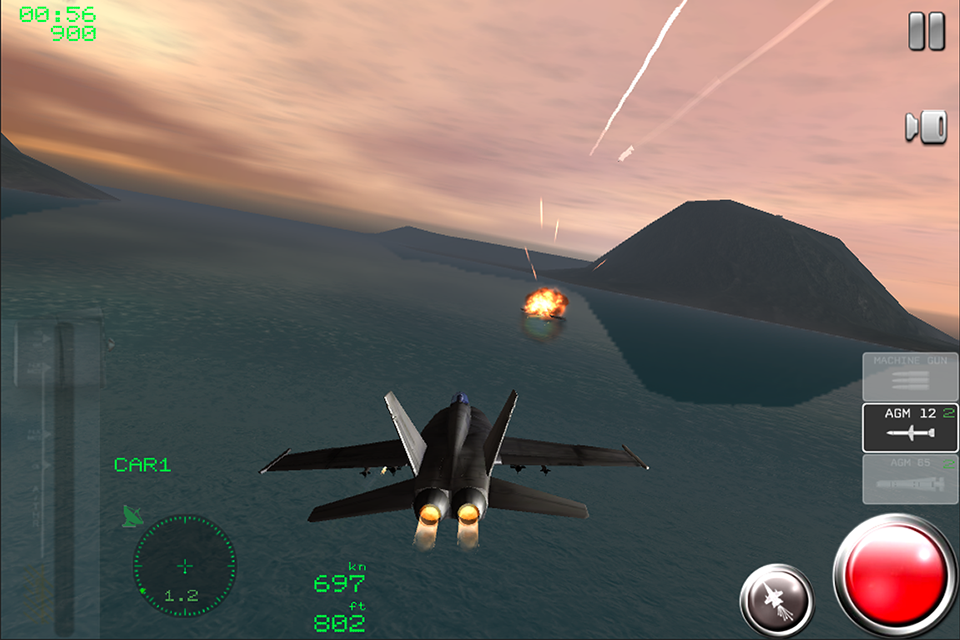Screen dimensions: 960x640
Task: Select the AGM 65 missile slot
Action: click(910, 479)
